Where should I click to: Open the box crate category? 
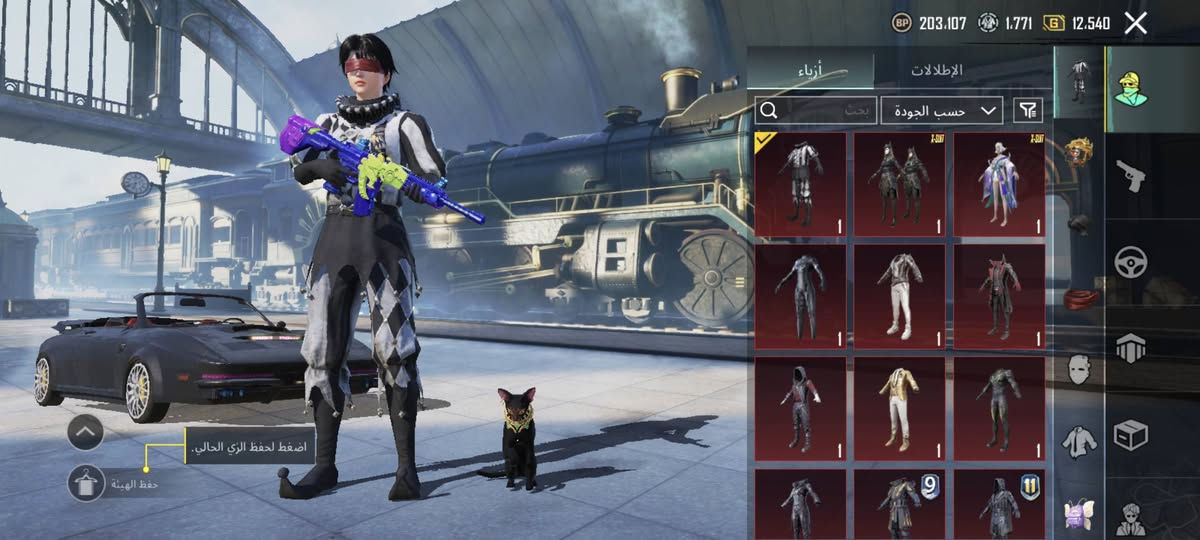(1131, 435)
